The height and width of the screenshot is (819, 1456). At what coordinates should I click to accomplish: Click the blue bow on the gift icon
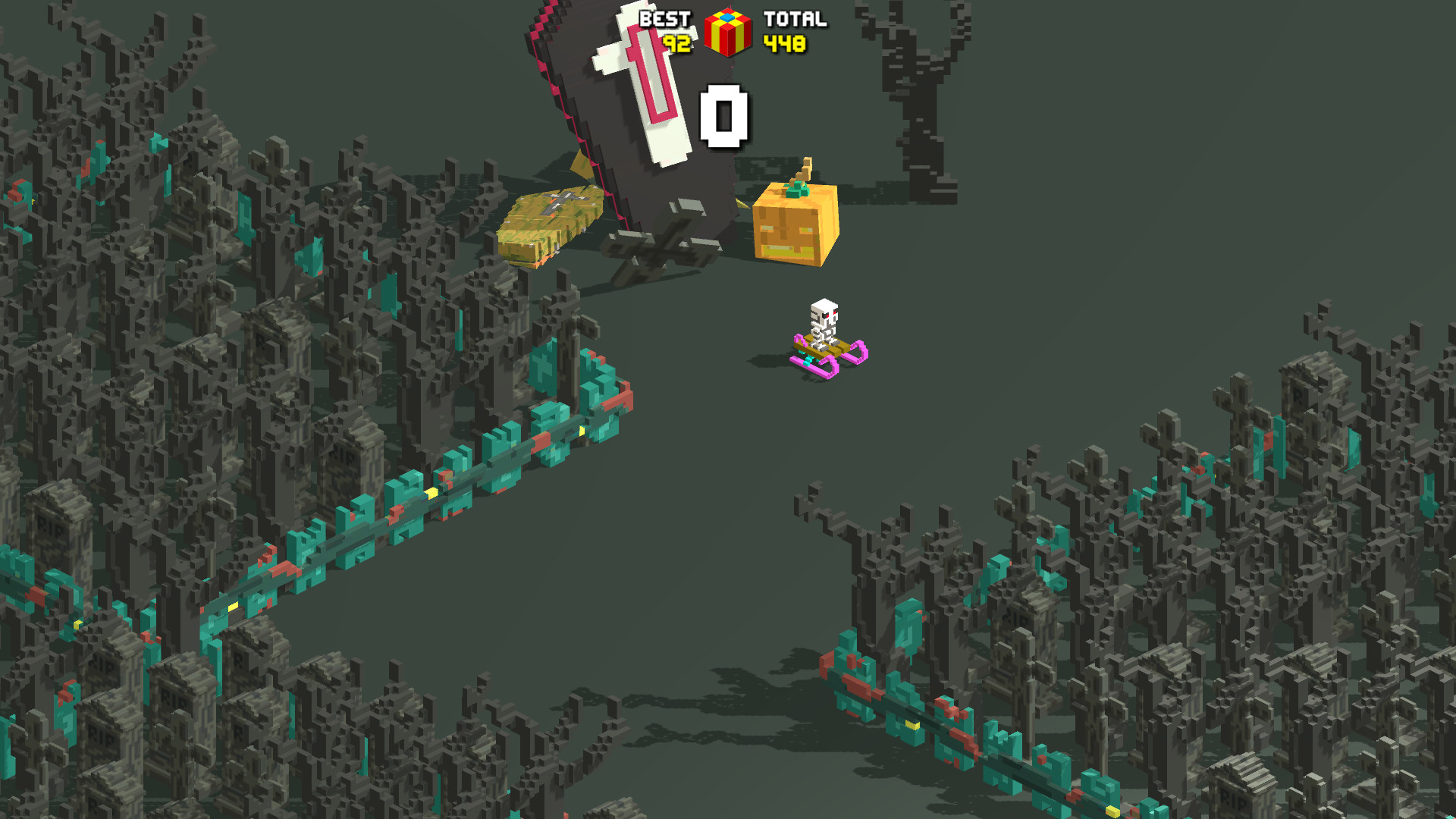point(726,17)
